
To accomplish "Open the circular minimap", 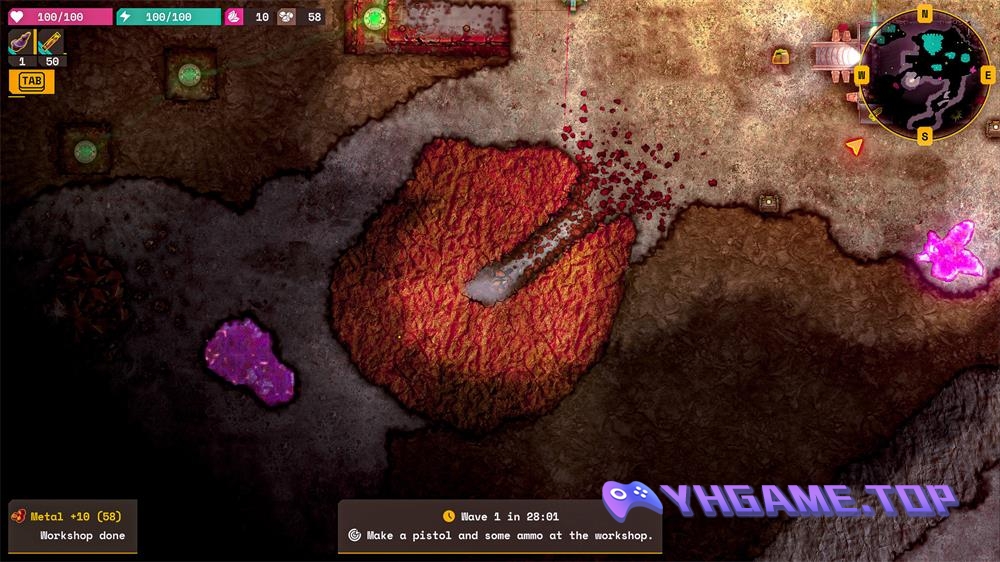I will pyautogui.click(x=924, y=75).
